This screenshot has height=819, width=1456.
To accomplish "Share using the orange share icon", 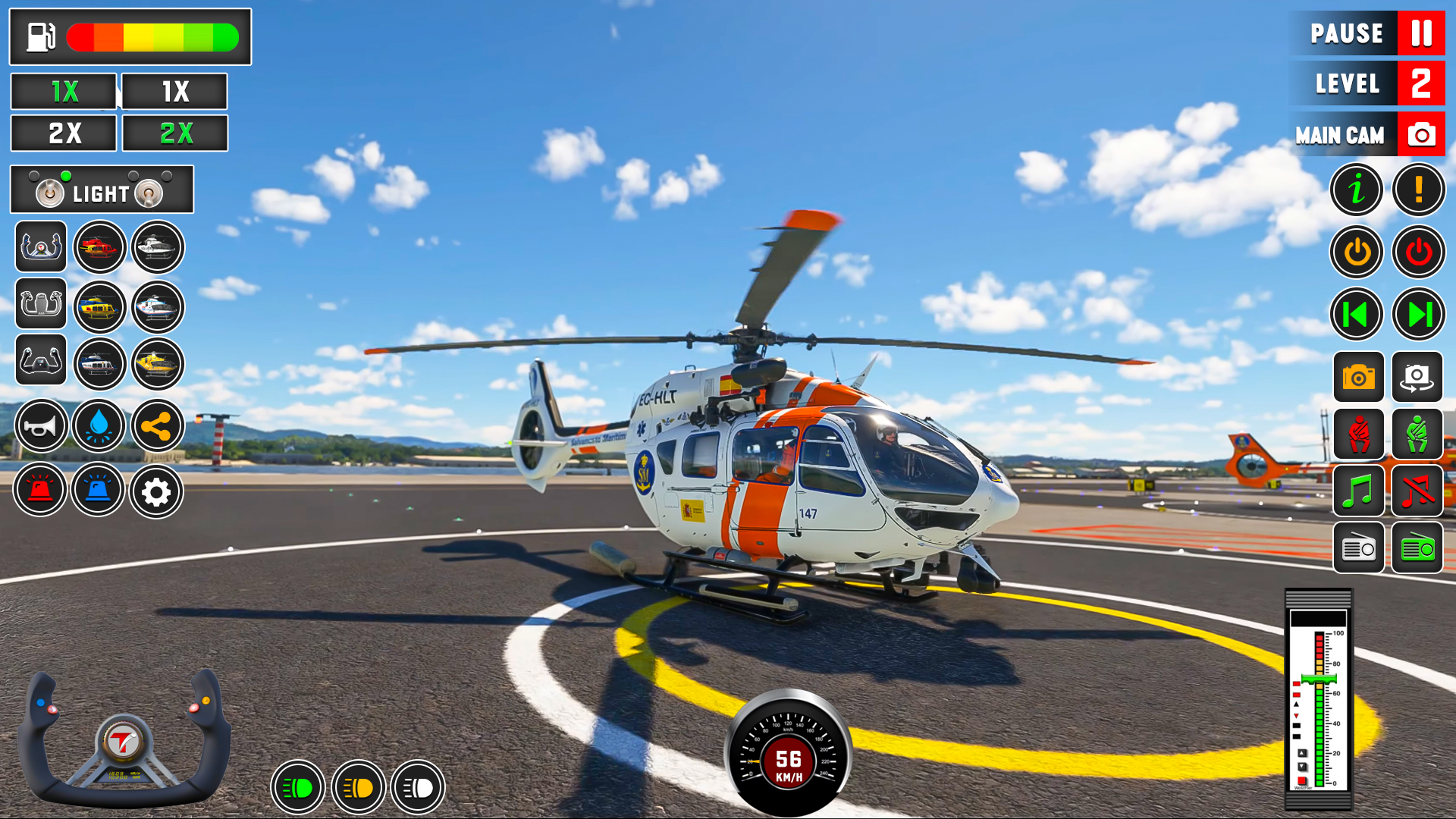I will tap(157, 427).
